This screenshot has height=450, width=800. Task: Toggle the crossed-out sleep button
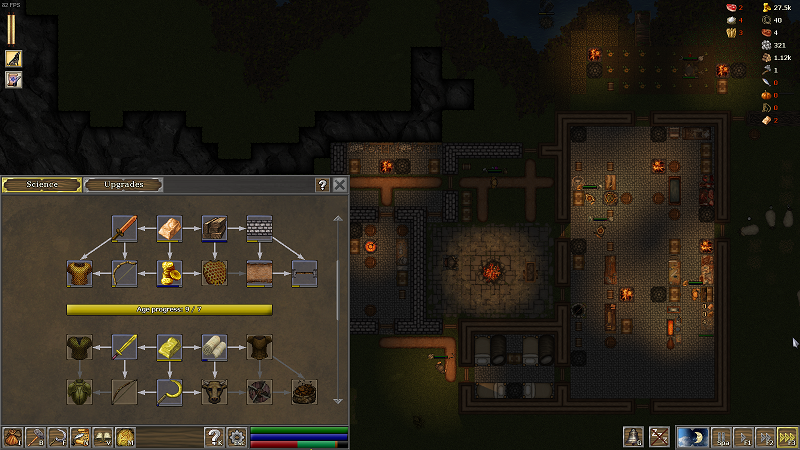tap(658, 437)
